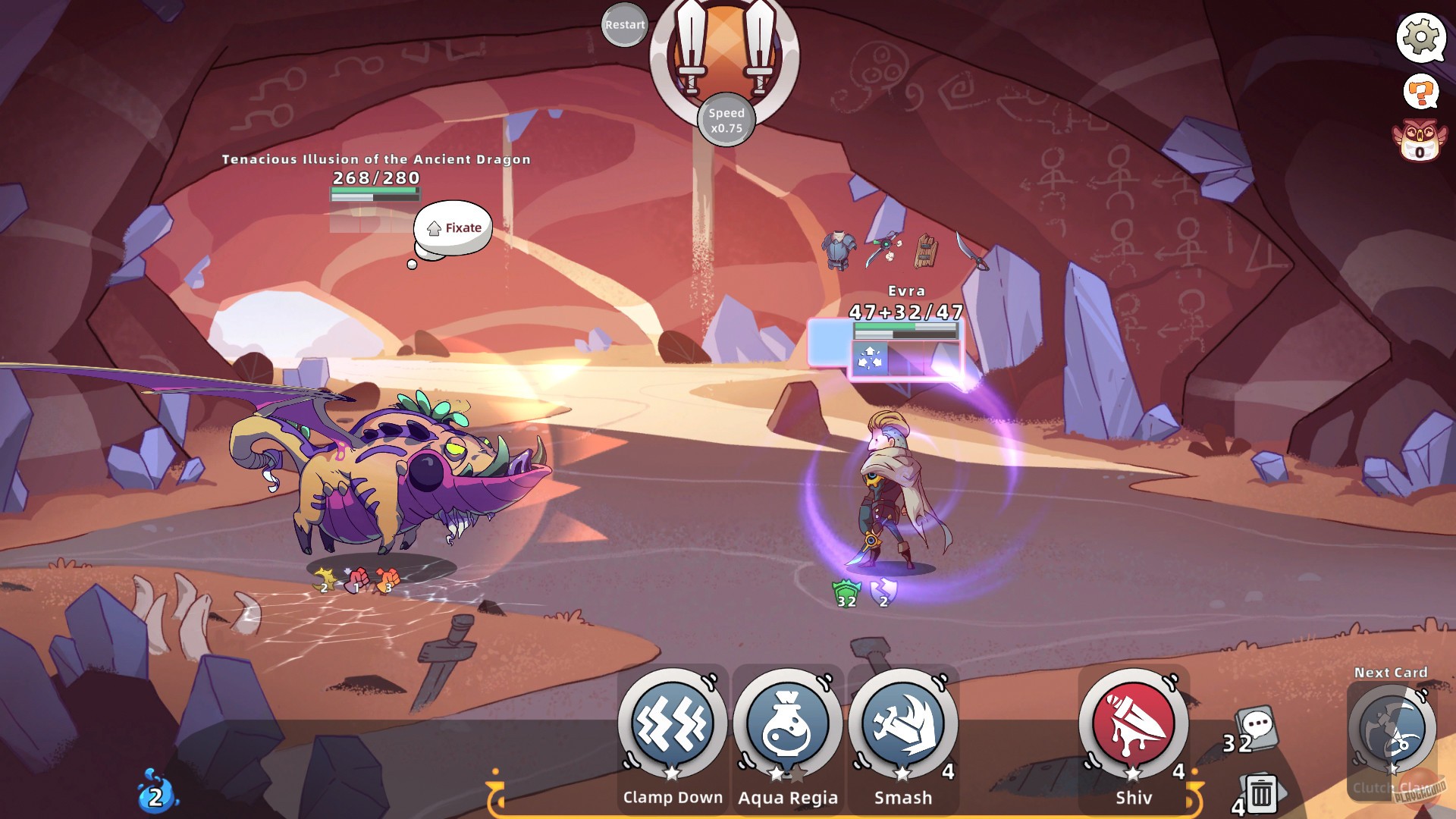The width and height of the screenshot is (1456, 819).
Task: Toggle the Speed x0.75 setting
Action: point(726,119)
